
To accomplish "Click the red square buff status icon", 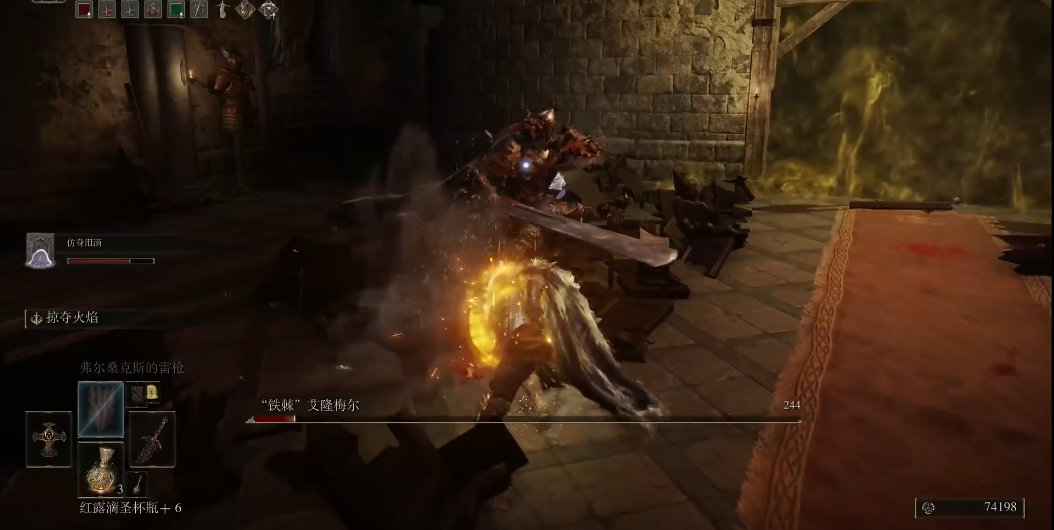I will [x=84, y=10].
